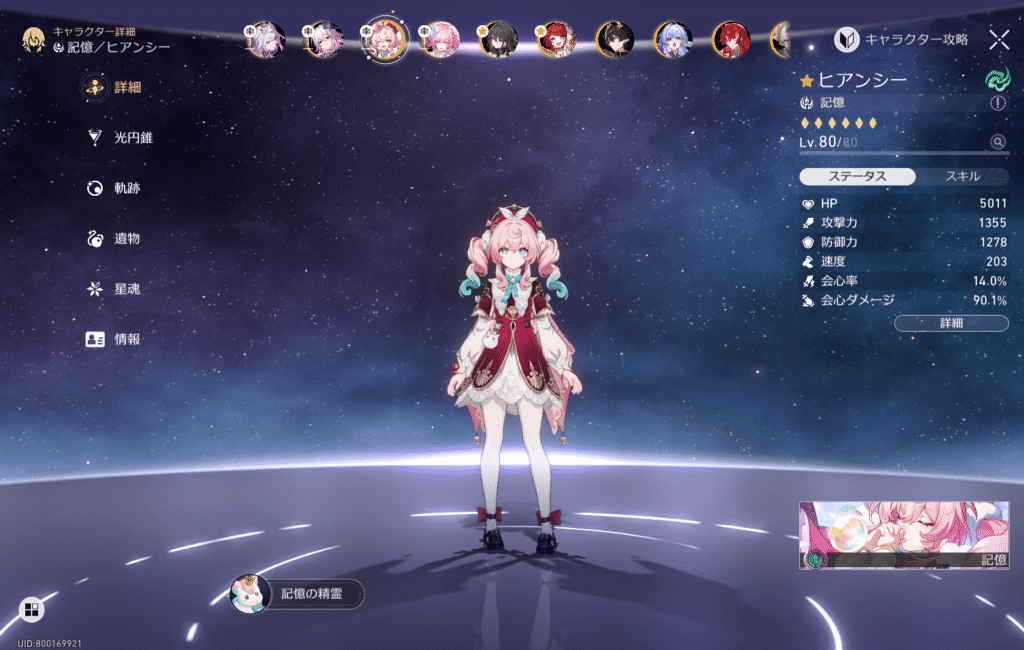This screenshot has height=650, width=1024.
Task: Choose the black-haired girl portrait with star badge
Action: (x=497, y=40)
